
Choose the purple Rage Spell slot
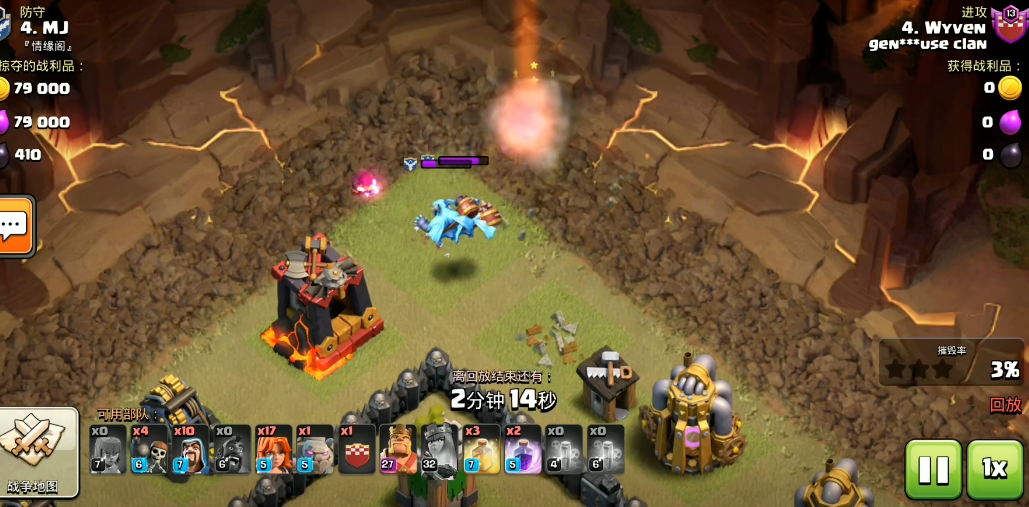point(522,449)
